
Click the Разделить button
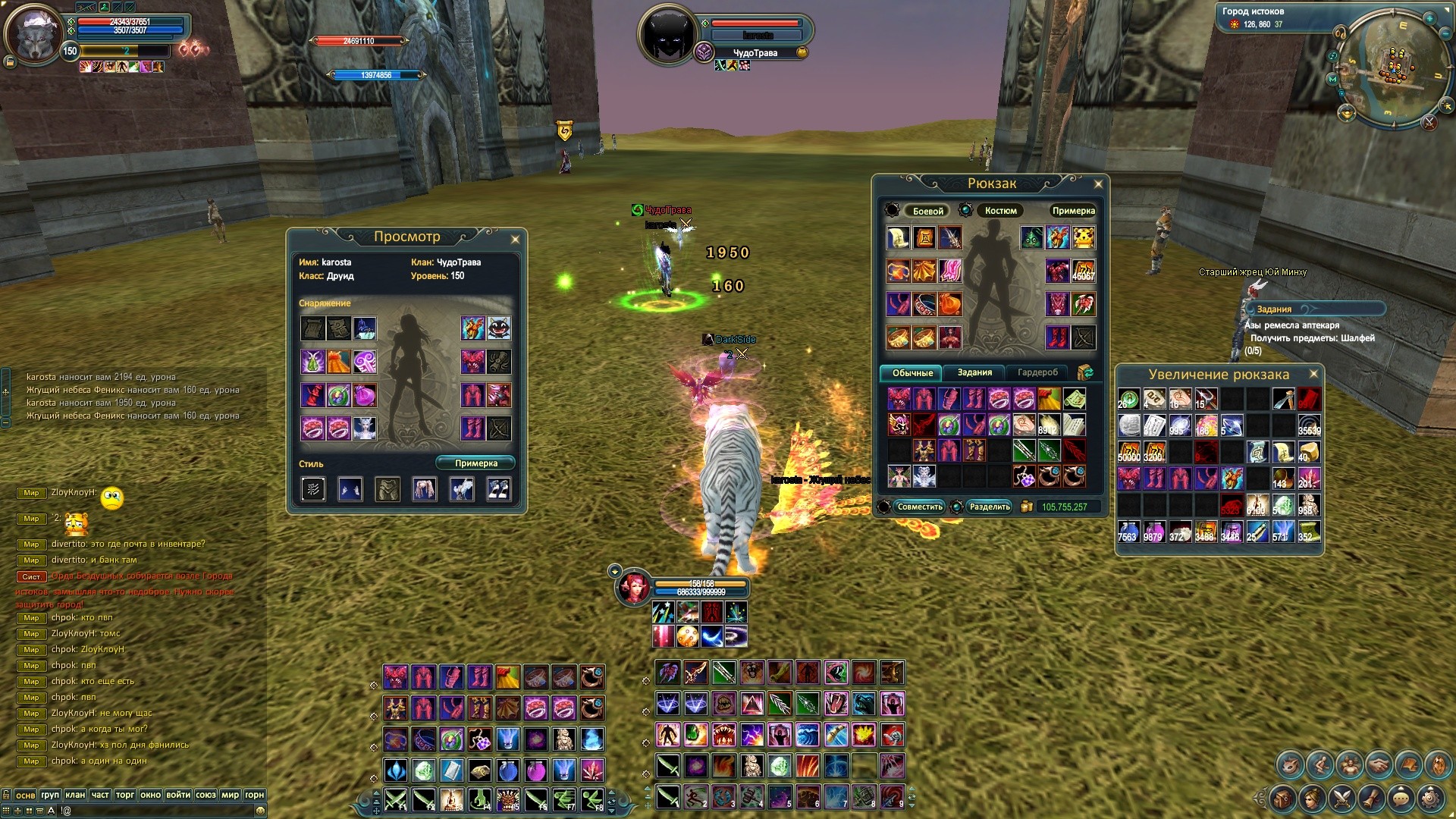[x=990, y=507]
